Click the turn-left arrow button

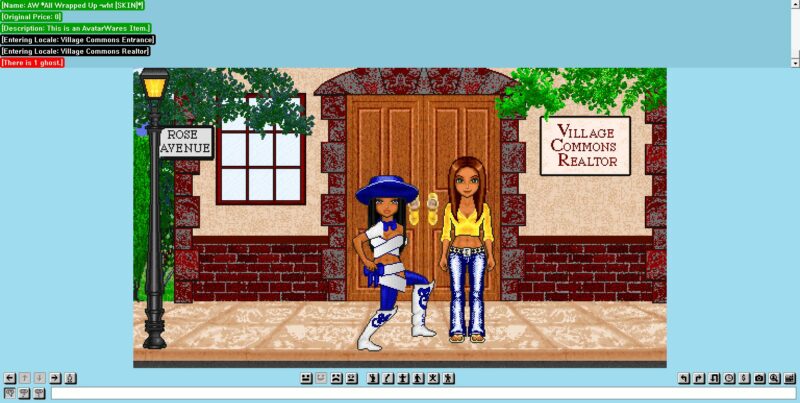click(684, 378)
